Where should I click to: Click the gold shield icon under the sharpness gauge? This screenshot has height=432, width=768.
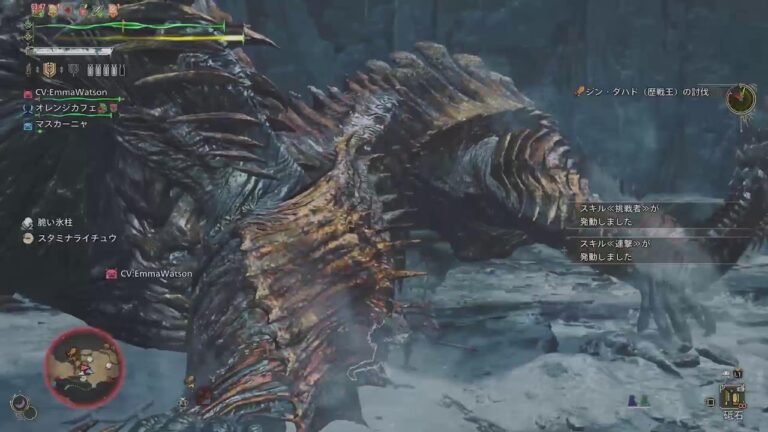[47, 70]
